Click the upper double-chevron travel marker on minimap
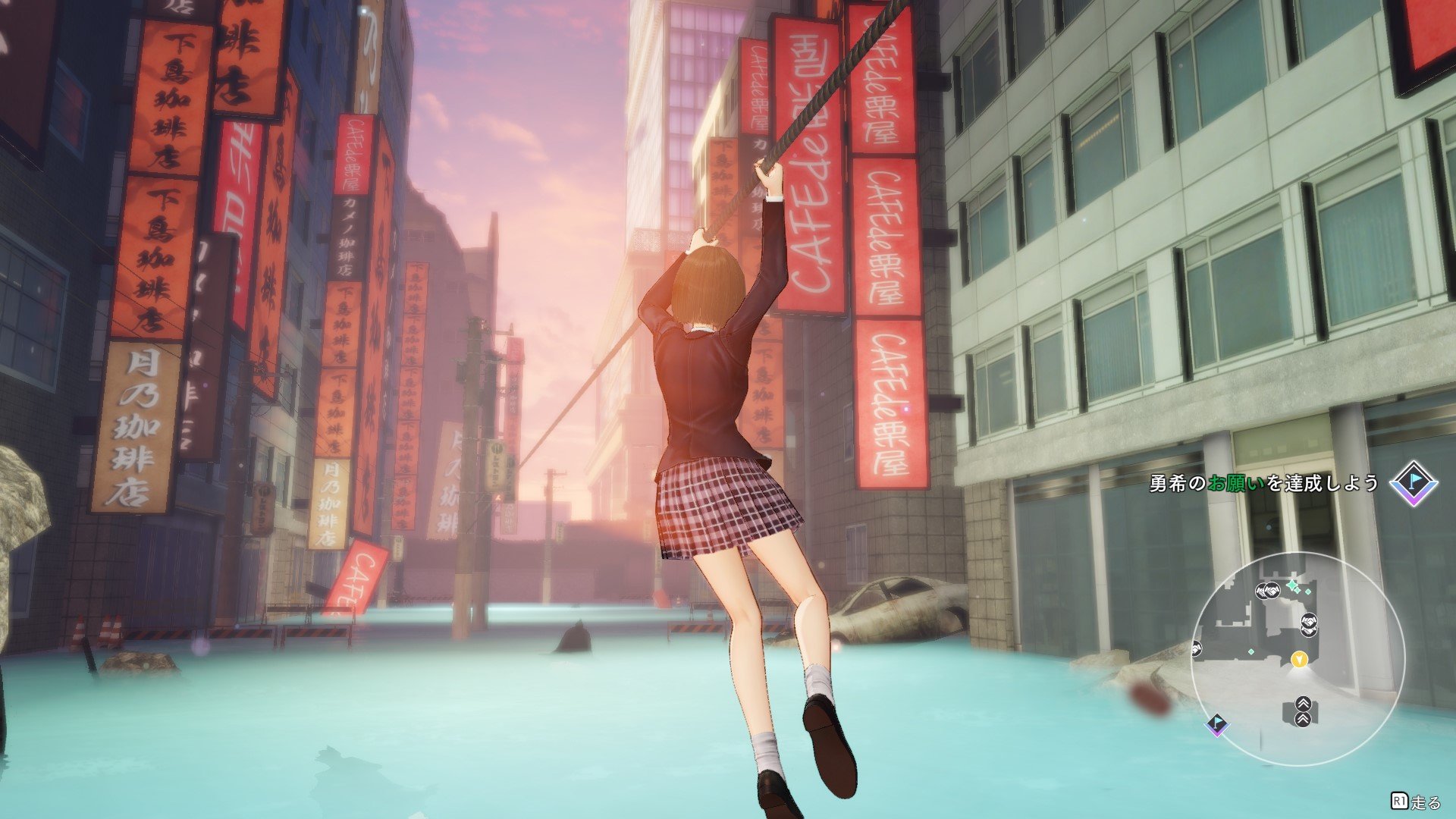 tap(1303, 704)
